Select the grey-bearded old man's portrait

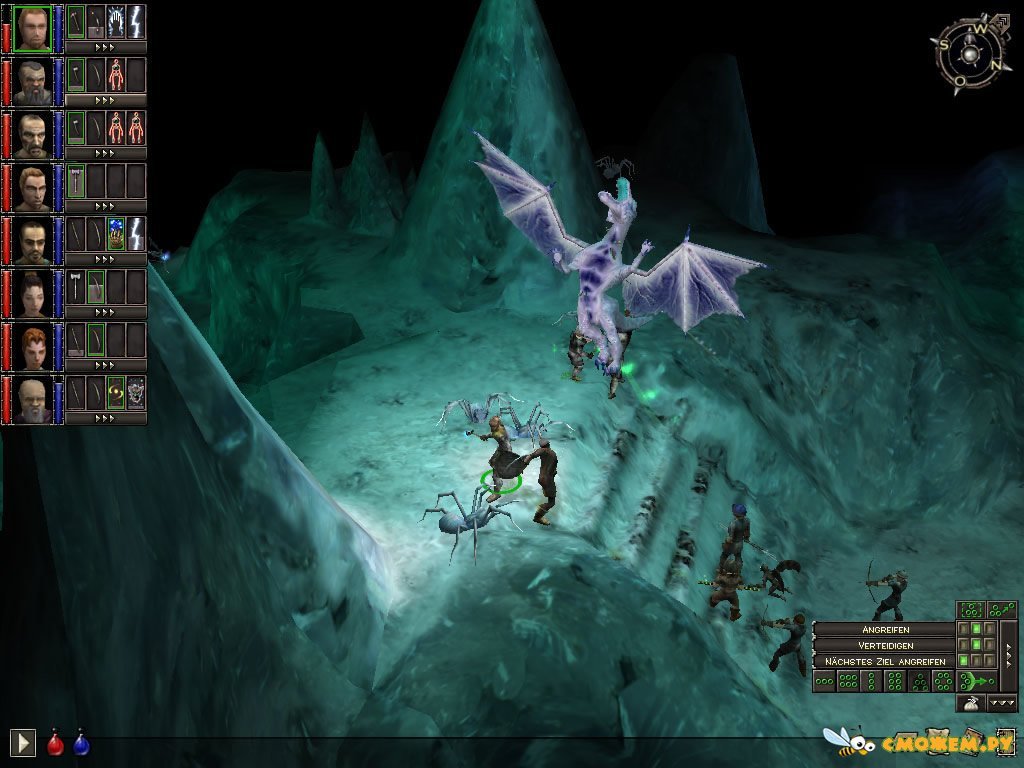pos(33,397)
